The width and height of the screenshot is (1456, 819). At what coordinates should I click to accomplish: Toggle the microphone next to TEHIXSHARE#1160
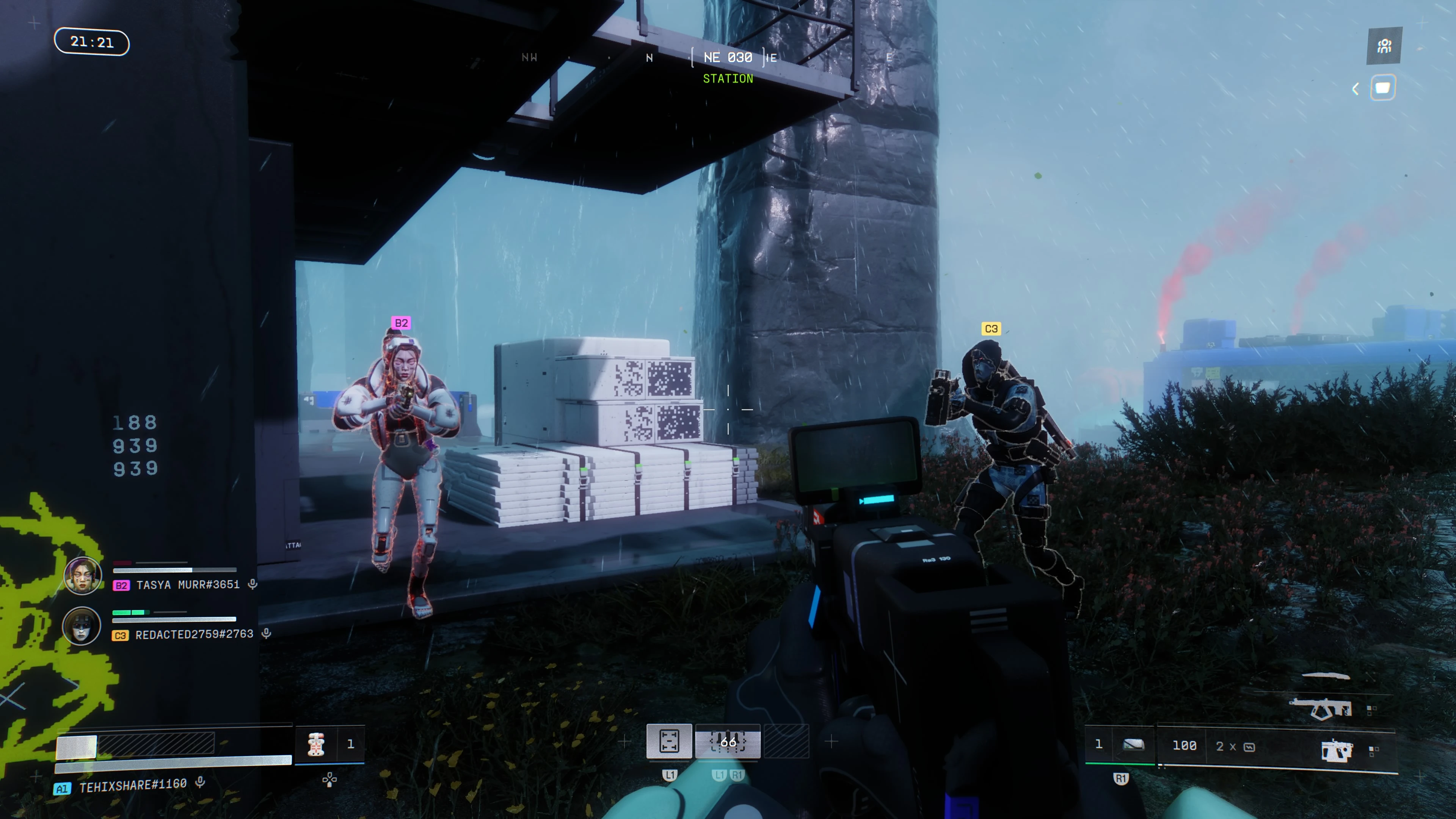(200, 783)
